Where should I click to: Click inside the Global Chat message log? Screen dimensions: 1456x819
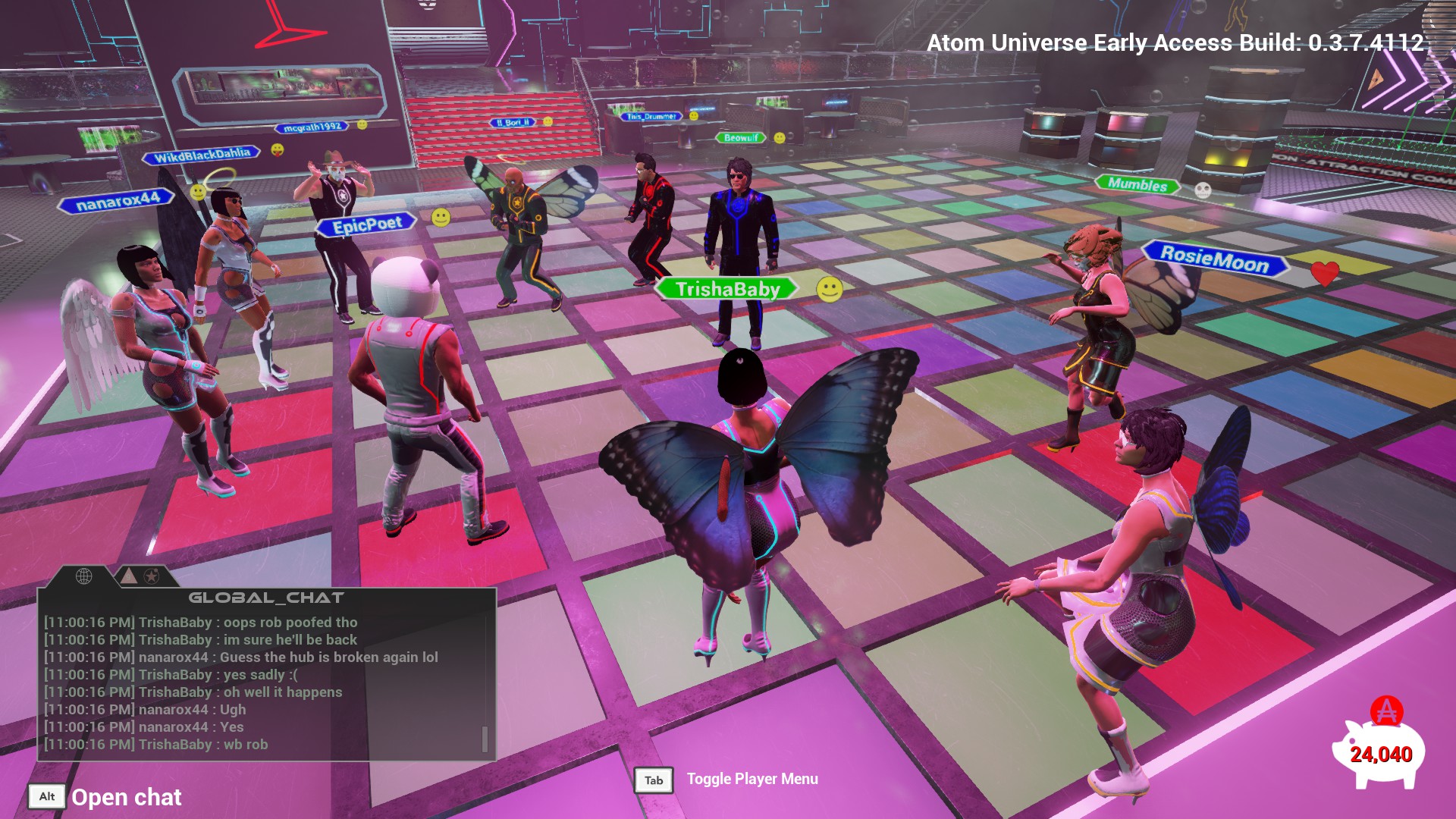click(258, 682)
